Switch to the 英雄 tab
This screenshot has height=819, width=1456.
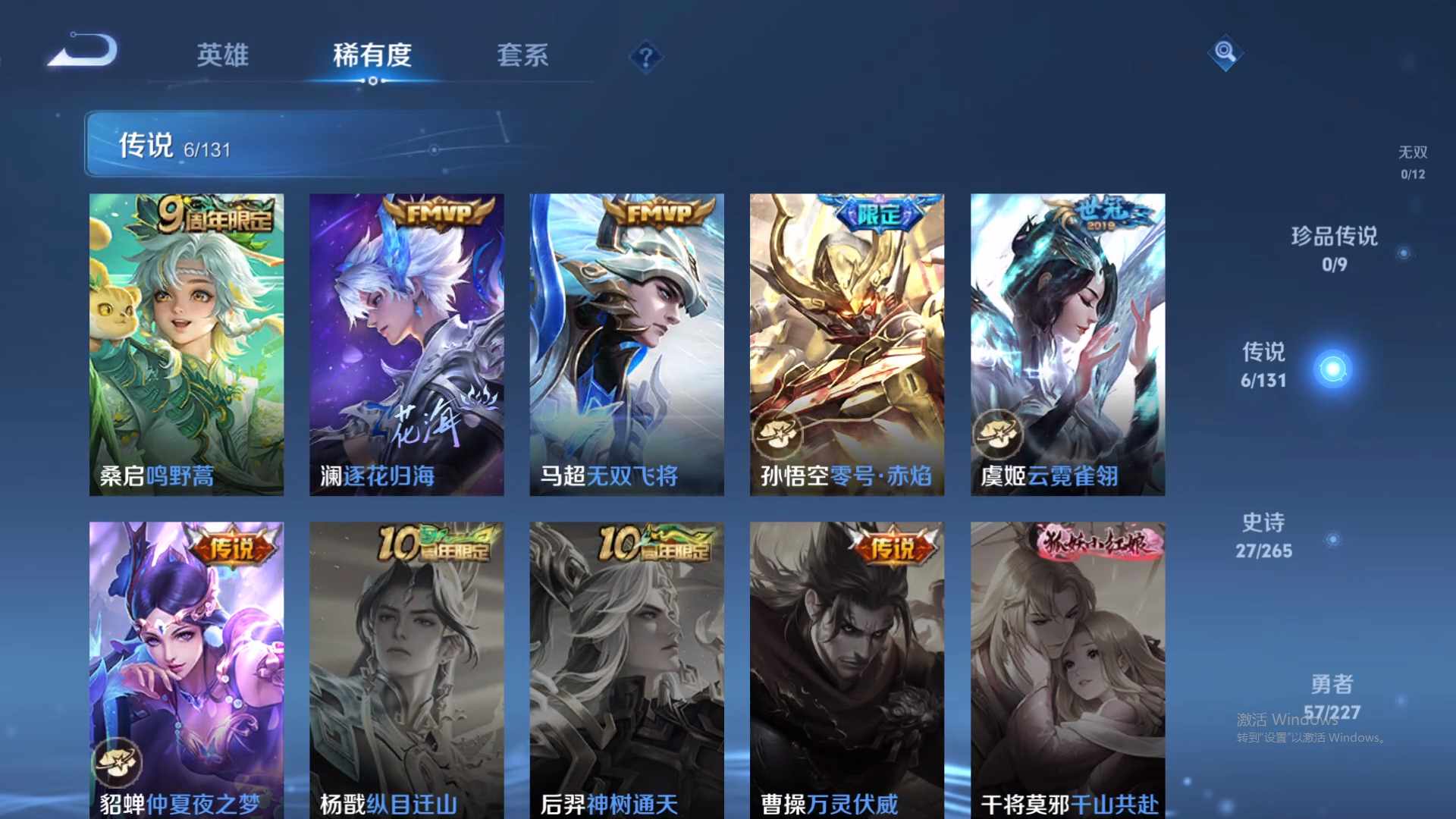point(223,56)
